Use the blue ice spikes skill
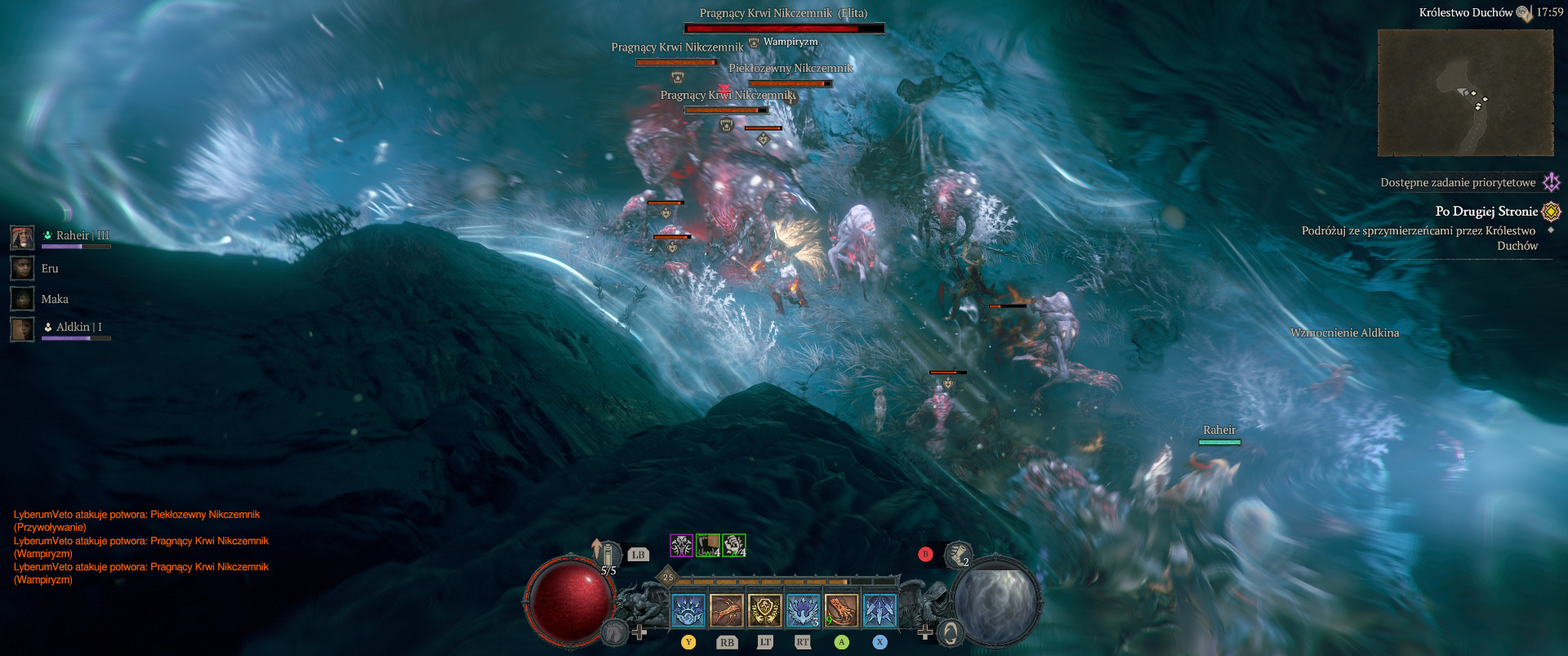The image size is (1568, 656). [x=880, y=611]
